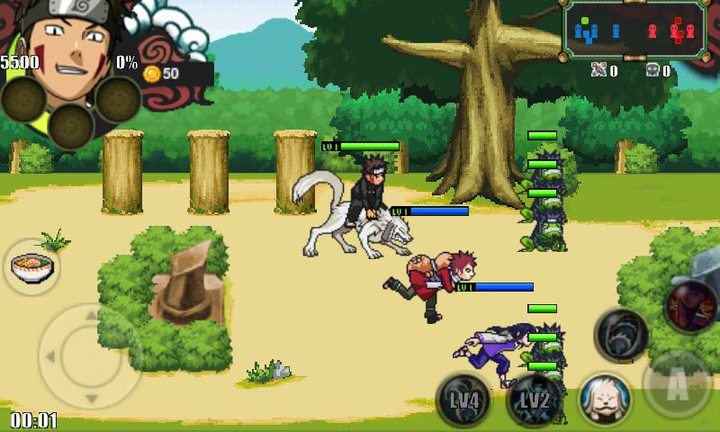Trigger the red-dark character assist skill
Screen dimensions: 720x432
point(691,305)
